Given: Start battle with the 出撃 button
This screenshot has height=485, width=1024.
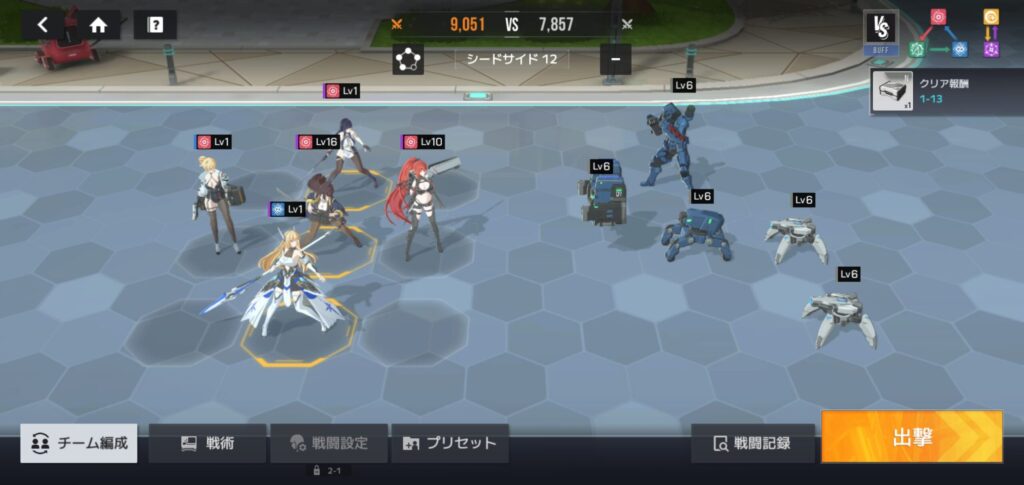Looking at the screenshot, I should (x=911, y=437).
